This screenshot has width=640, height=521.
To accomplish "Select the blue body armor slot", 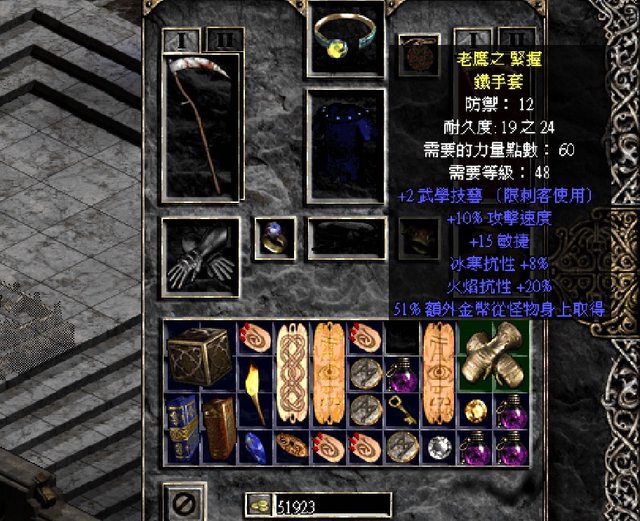I will pos(346,145).
